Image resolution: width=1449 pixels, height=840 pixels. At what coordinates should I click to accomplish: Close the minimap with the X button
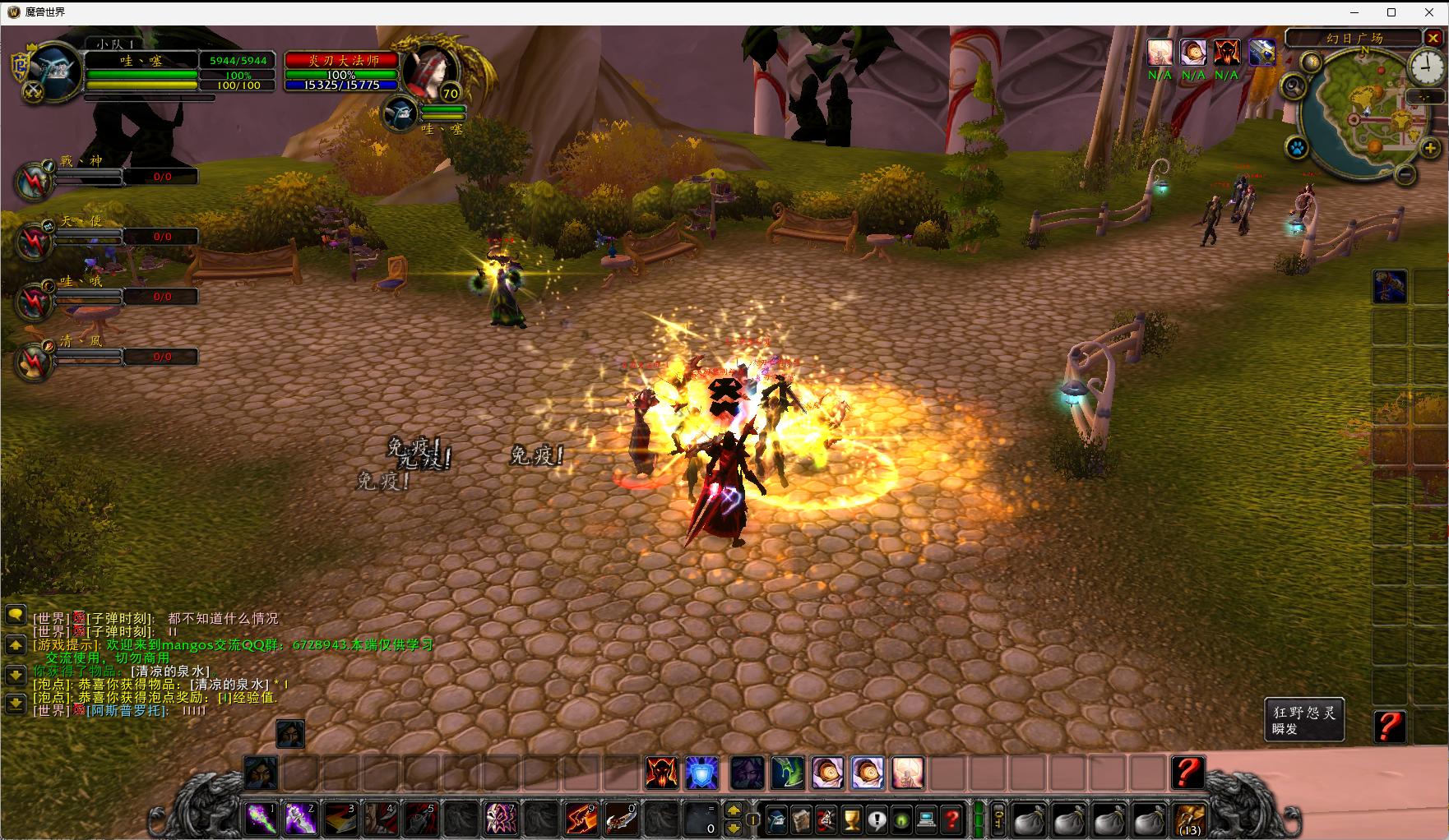pyautogui.click(x=1433, y=38)
